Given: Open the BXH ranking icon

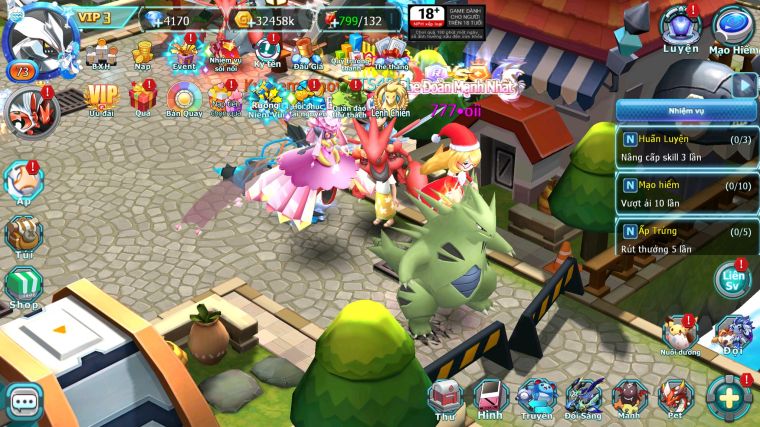Looking at the screenshot, I should coord(100,52).
